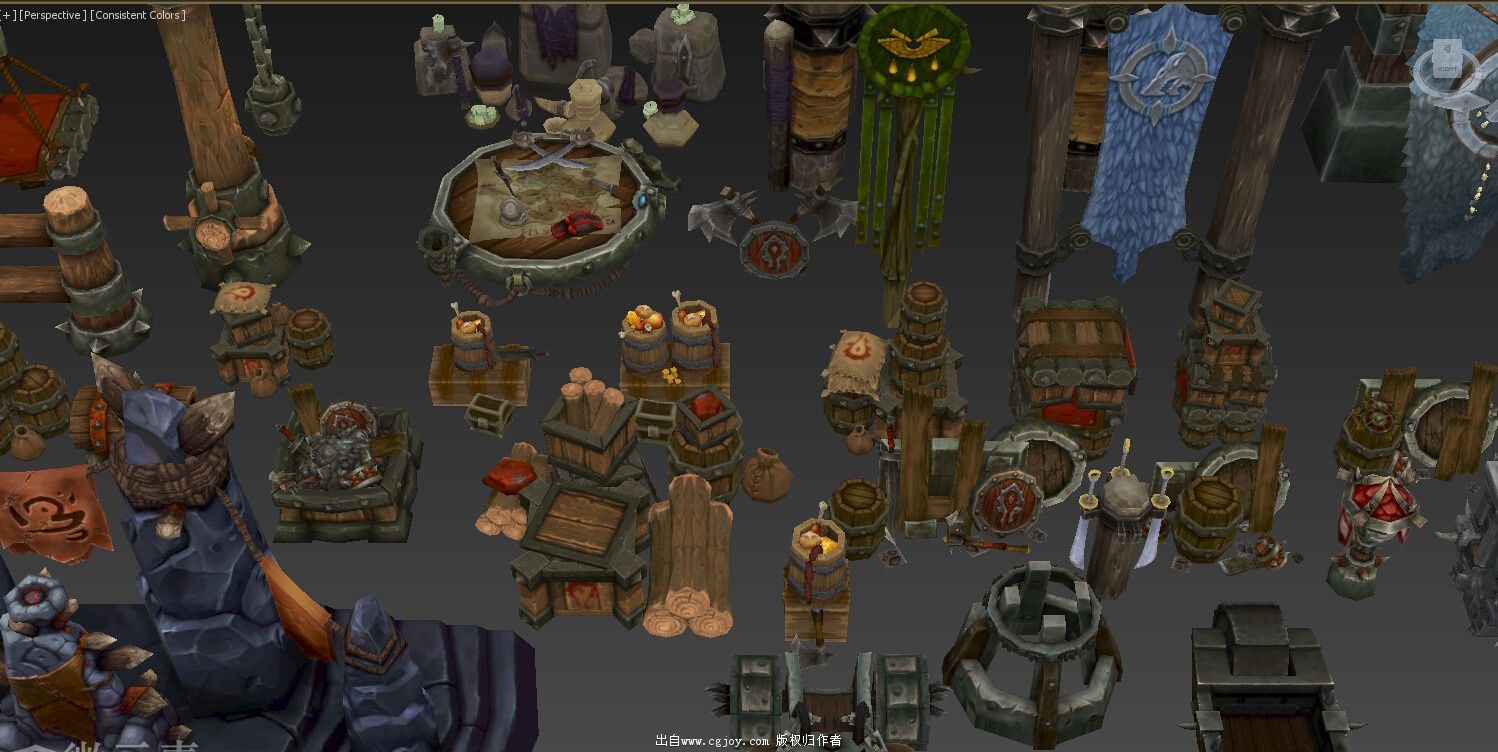Open the Perspective viewport label menu

pyautogui.click(x=53, y=15)
